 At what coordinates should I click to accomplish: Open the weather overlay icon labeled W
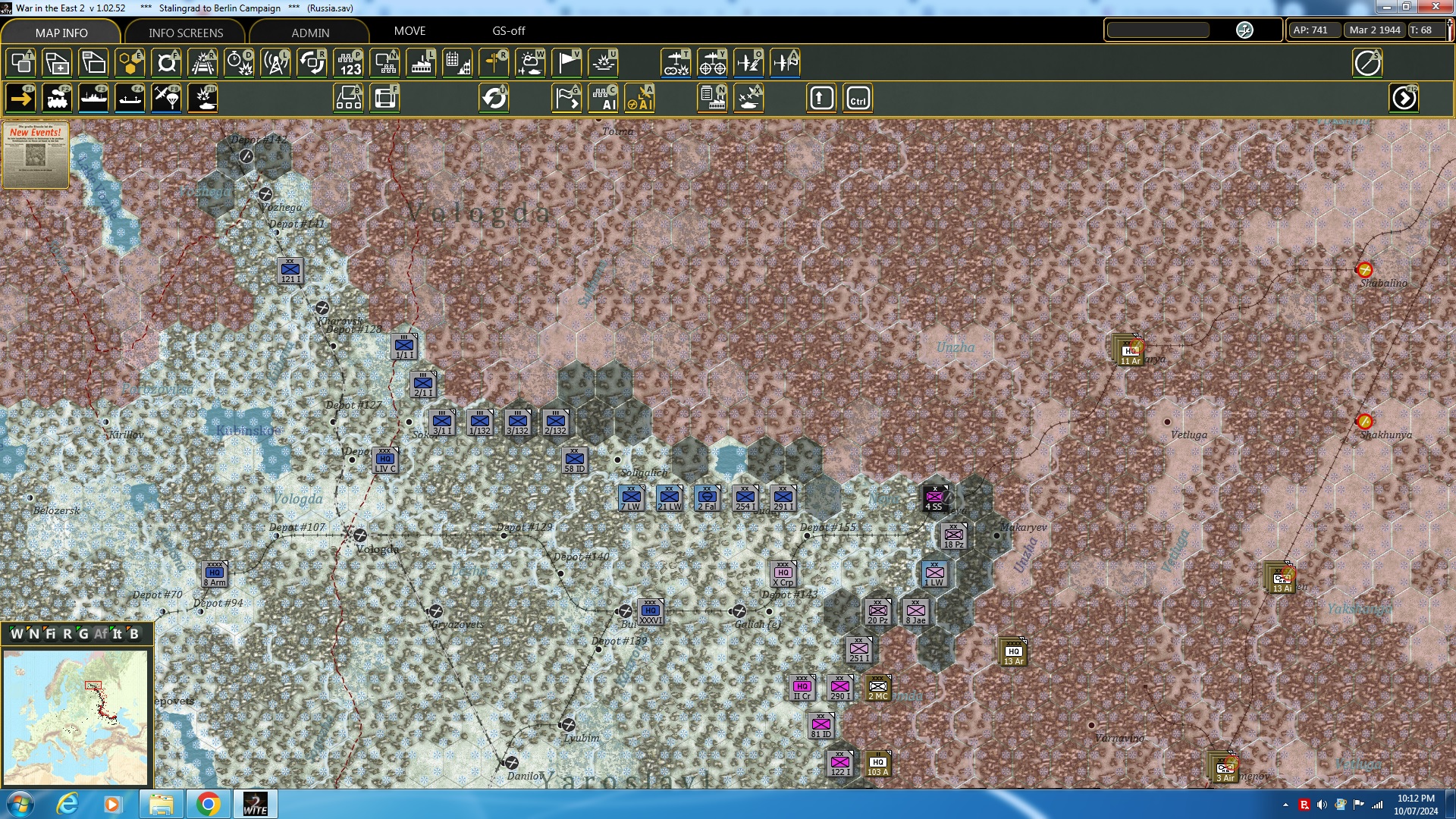(531, 63)
